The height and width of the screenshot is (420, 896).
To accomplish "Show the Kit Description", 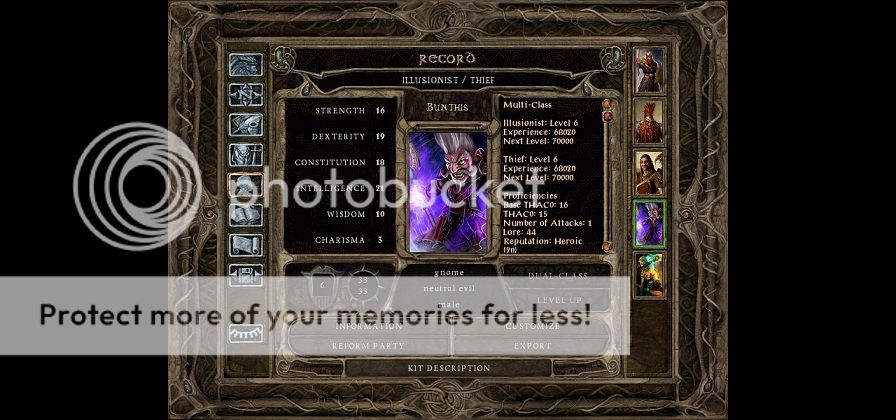I will coord(449,368).
